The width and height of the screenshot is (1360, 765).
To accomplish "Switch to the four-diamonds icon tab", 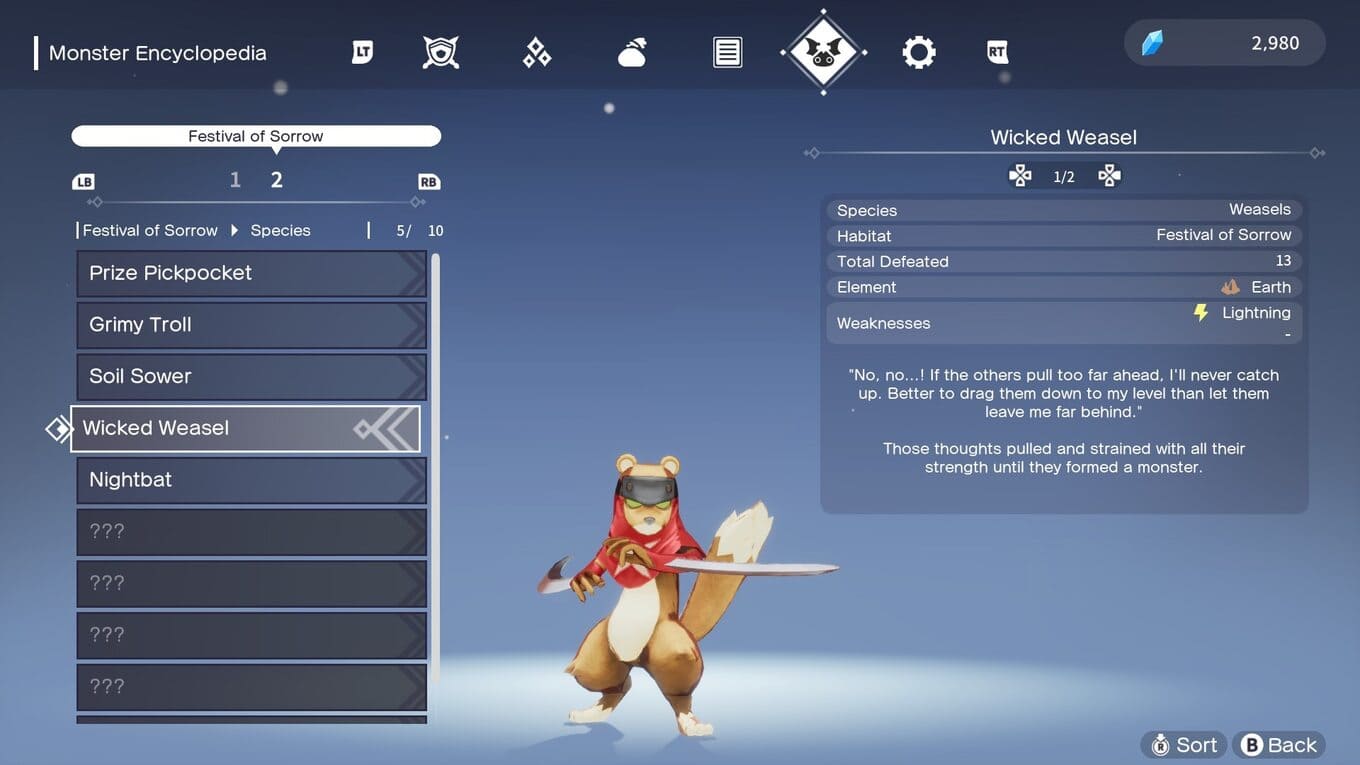I will point(537,52).
